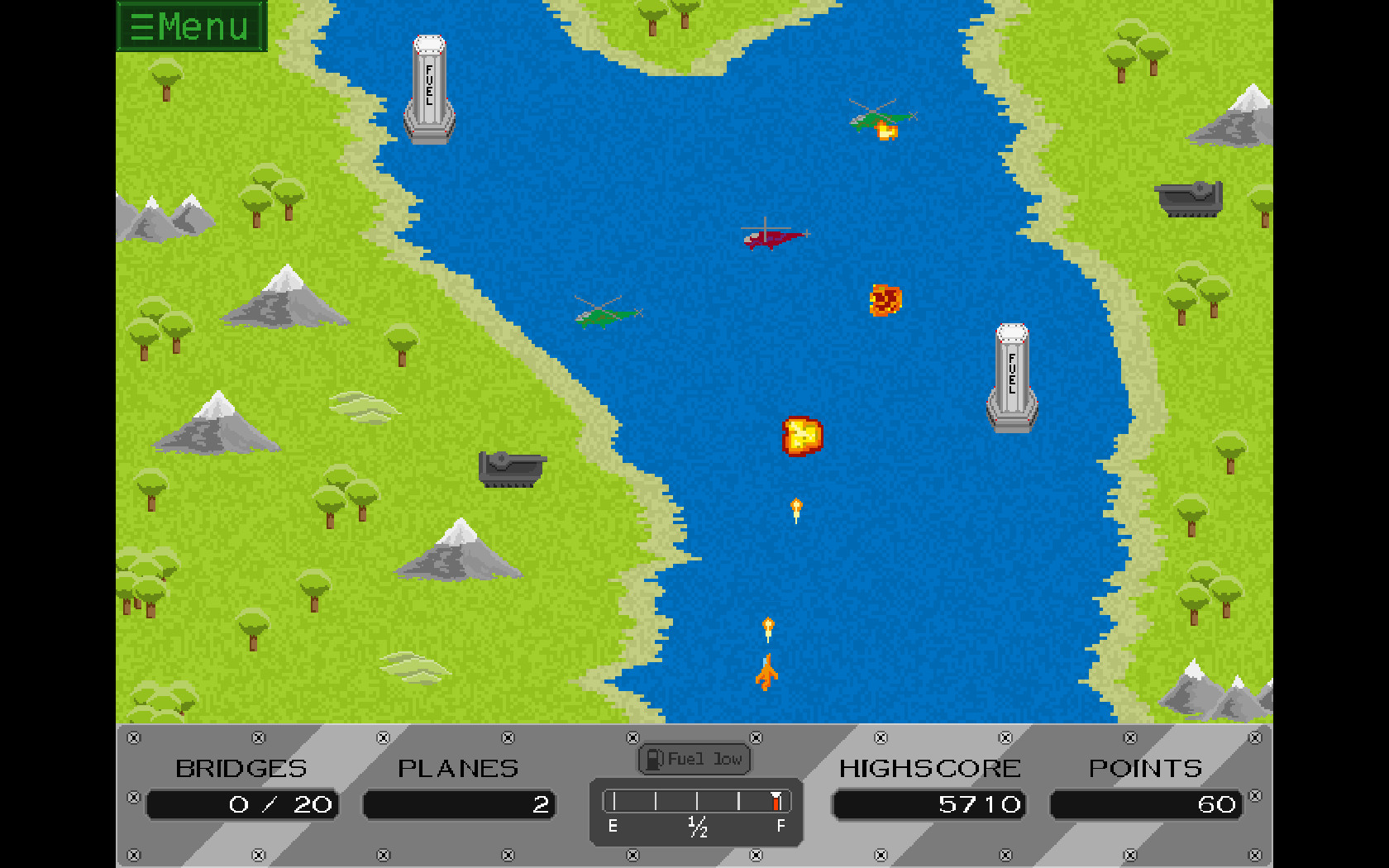Click the BRIDGES counter showing 0 / 20
Viewport: 1389px width, 868px height.
(x=242, y=804)
